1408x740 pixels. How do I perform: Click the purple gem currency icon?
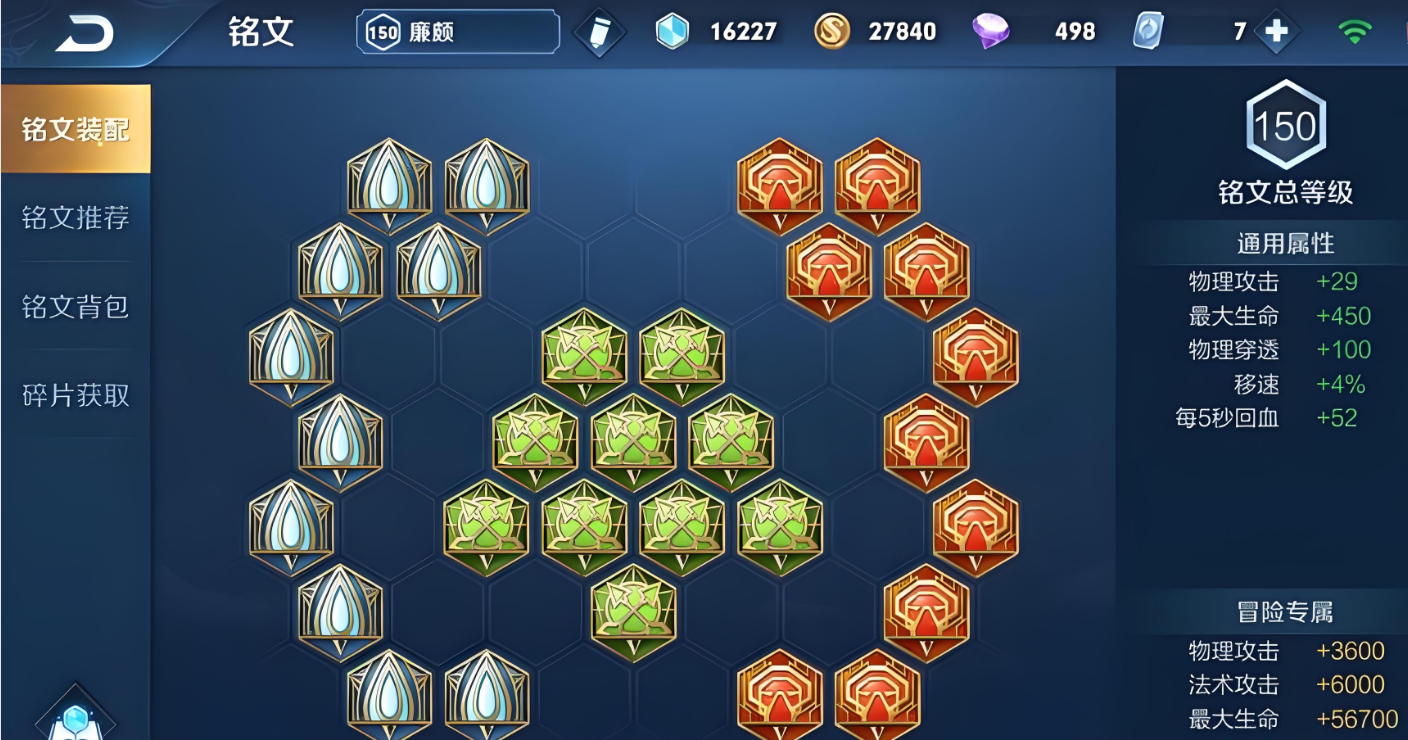click(990, 32)
